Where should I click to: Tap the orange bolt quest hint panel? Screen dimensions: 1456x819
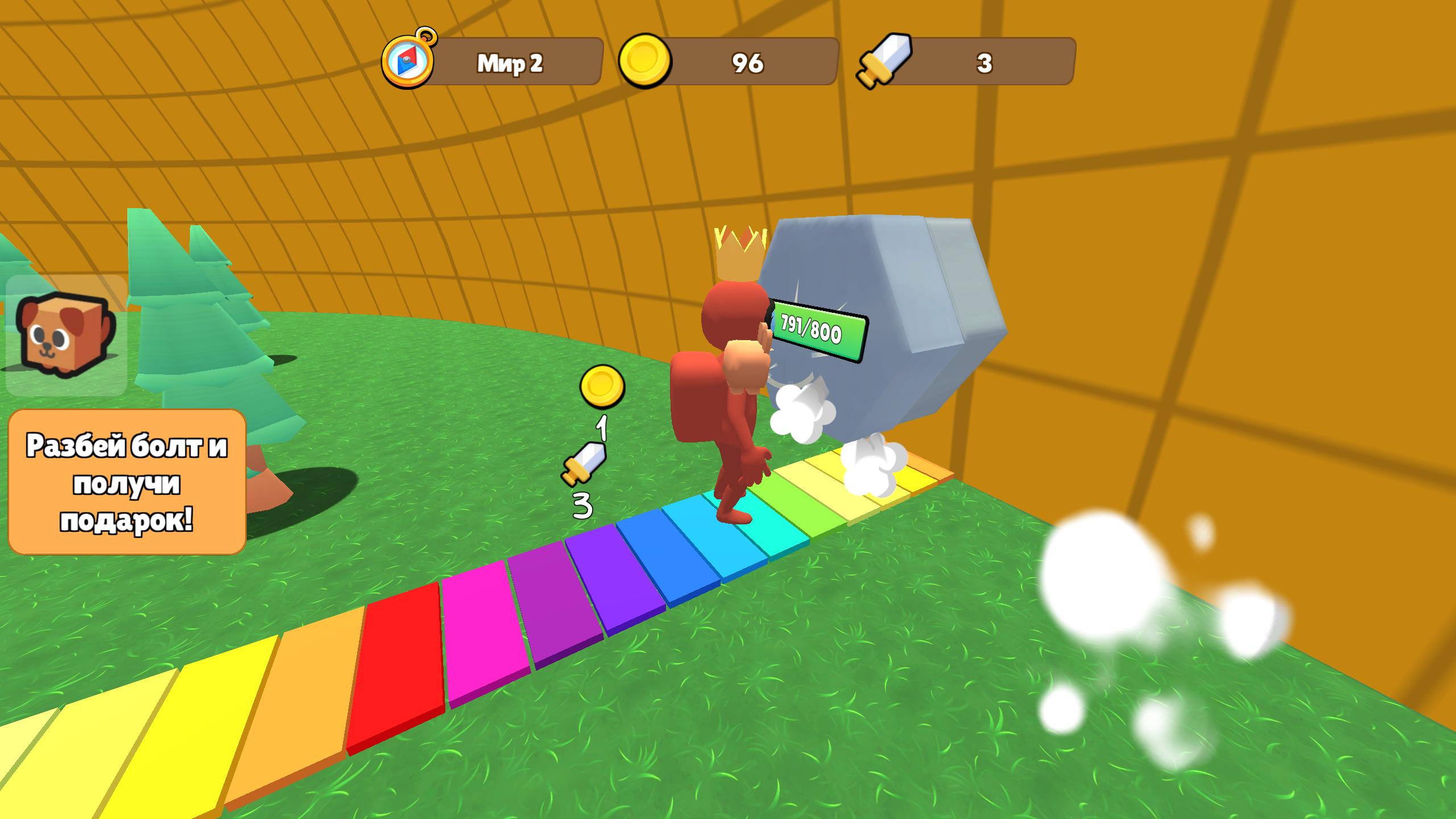coord(127,481)
